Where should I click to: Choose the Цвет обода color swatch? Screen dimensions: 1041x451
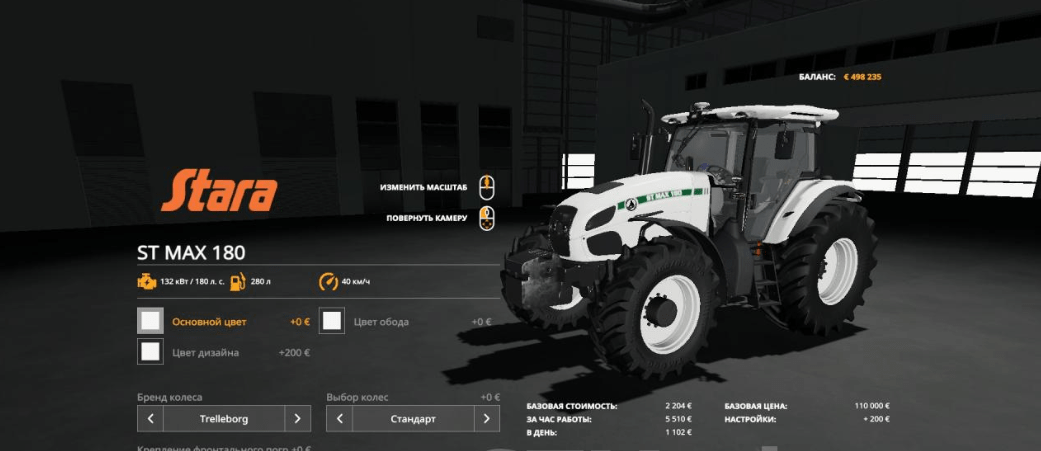click(x=333, y=321)
